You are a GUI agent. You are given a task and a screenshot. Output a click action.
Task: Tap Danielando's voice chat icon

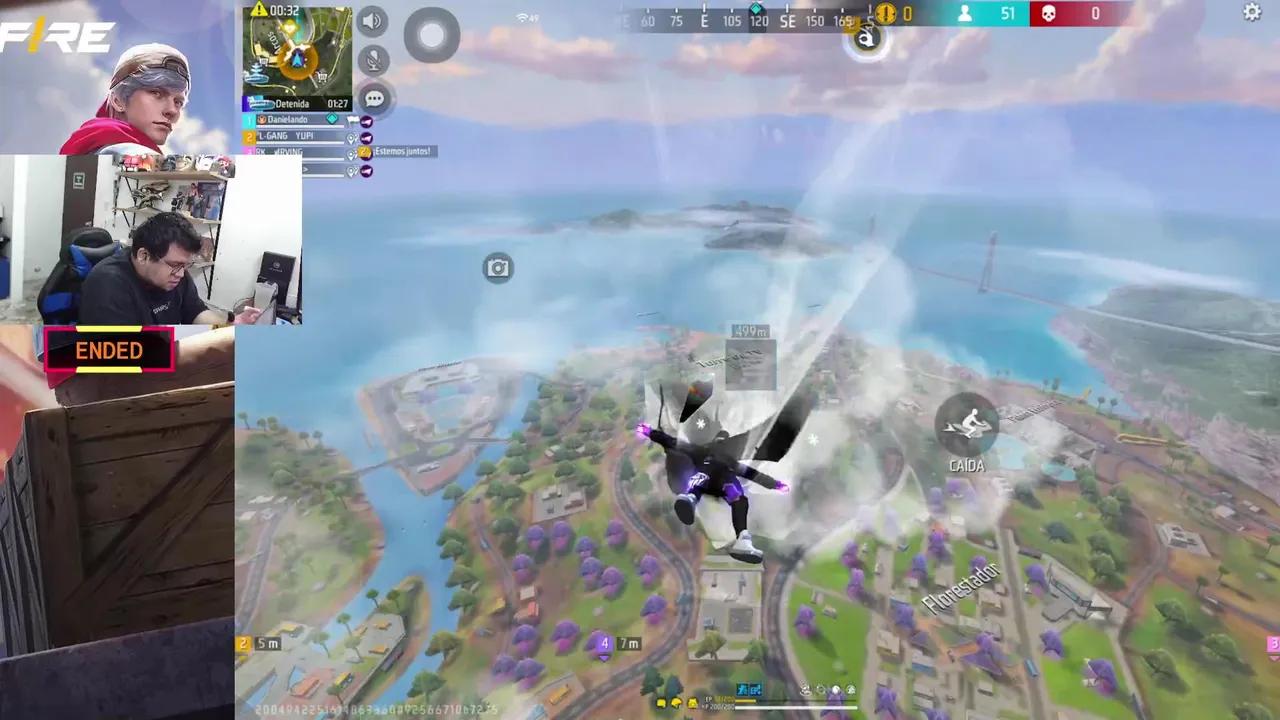pos(366,121)
